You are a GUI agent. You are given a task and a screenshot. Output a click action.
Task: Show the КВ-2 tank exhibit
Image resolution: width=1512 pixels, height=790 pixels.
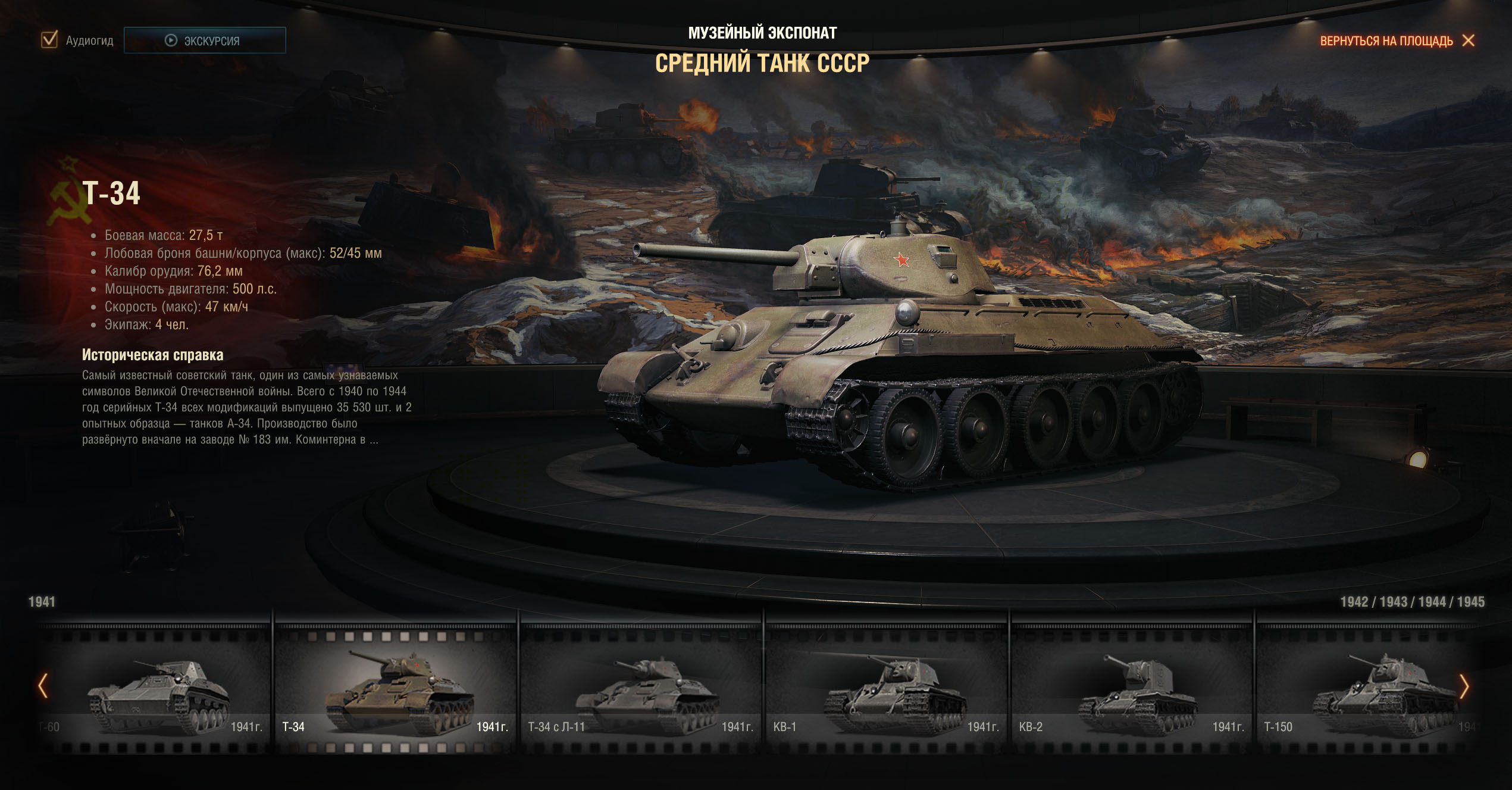[1132, 691]
